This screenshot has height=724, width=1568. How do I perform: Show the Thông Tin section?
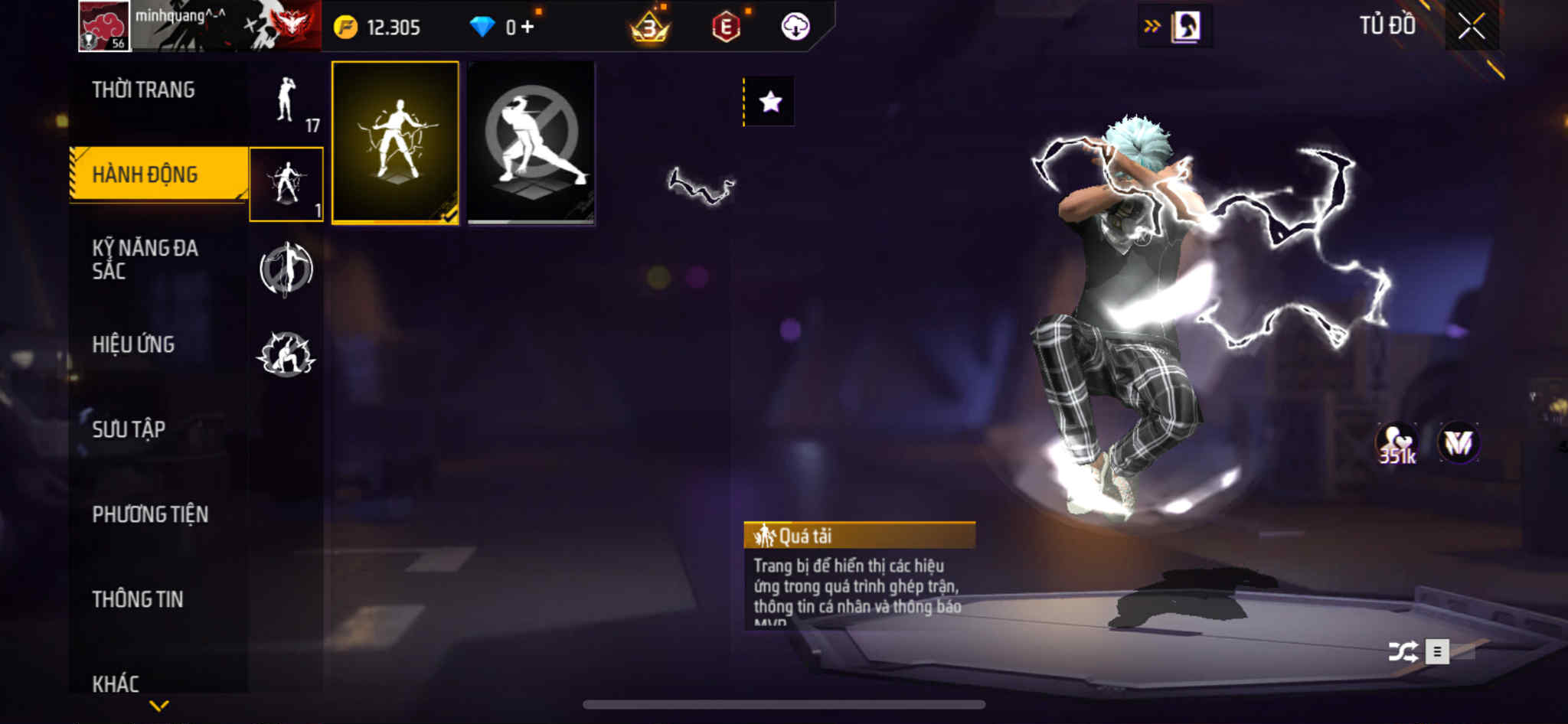click(x=138, y=599)
